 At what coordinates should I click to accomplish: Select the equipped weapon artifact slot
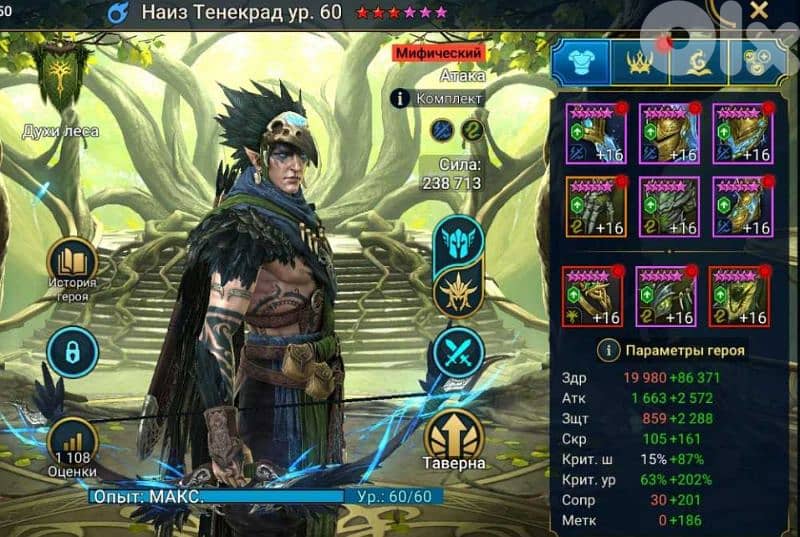coord(595,133)
